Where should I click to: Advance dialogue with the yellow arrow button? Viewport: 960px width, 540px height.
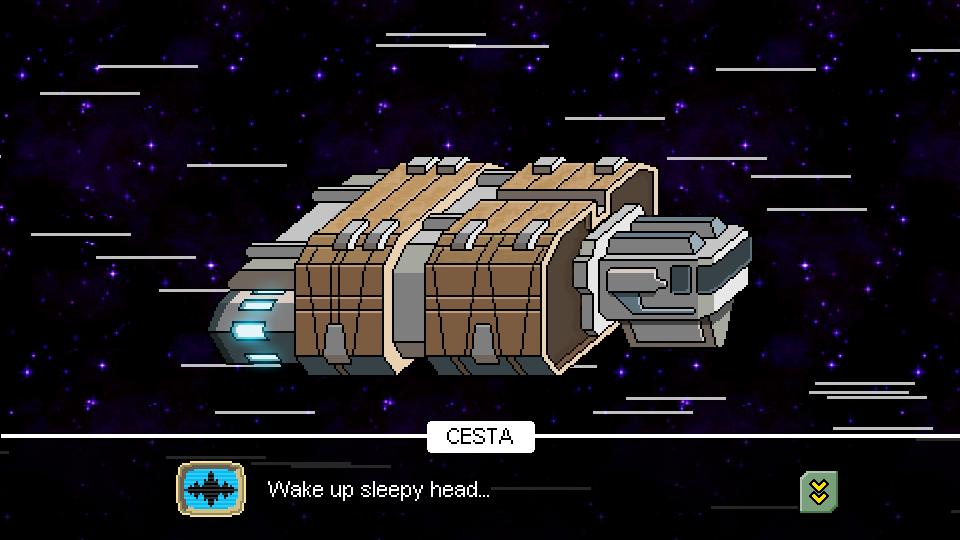click(818, 491)
